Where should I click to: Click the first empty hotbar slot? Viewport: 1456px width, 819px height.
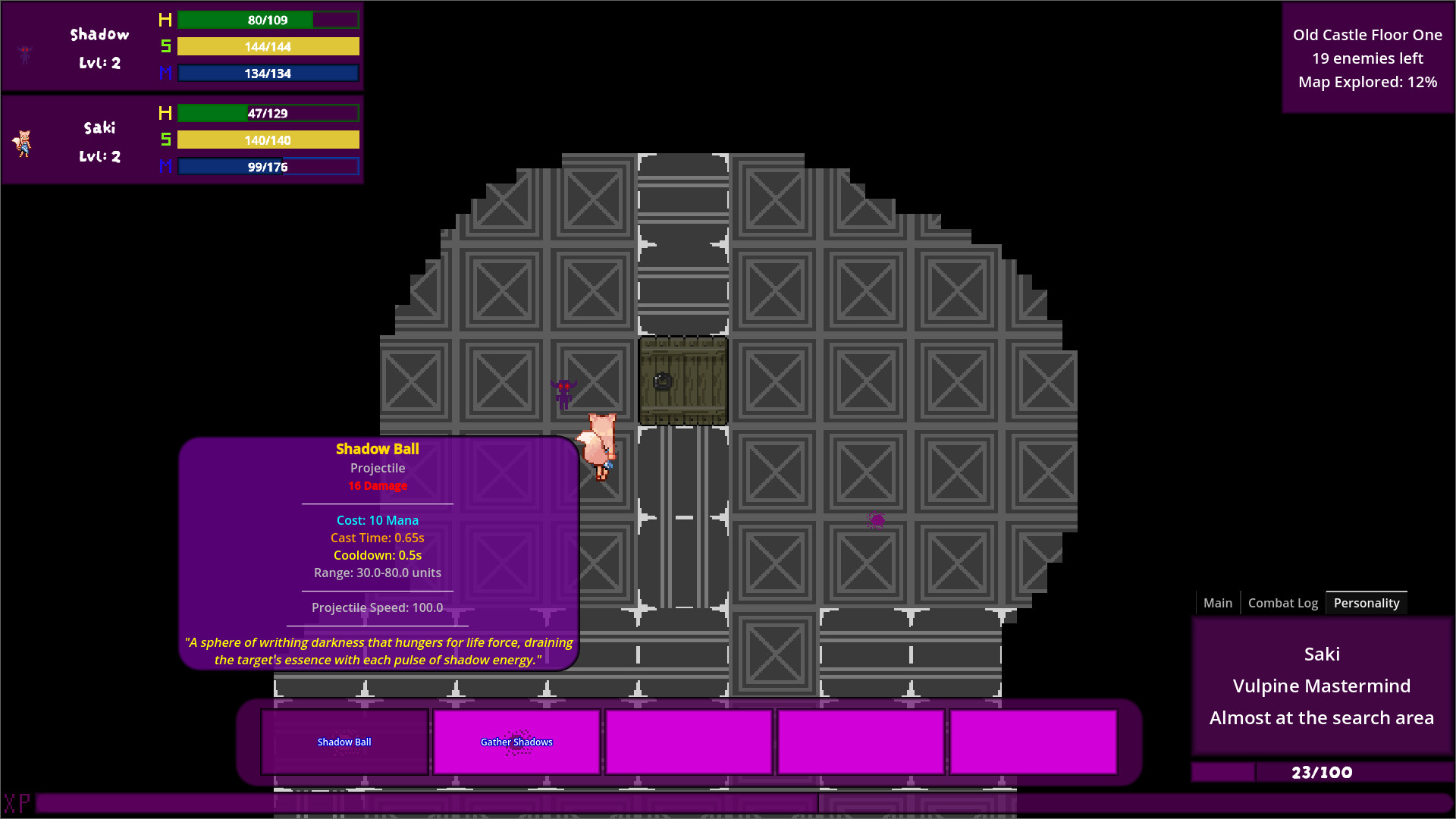pyautogui.click(x=689, y=742)
